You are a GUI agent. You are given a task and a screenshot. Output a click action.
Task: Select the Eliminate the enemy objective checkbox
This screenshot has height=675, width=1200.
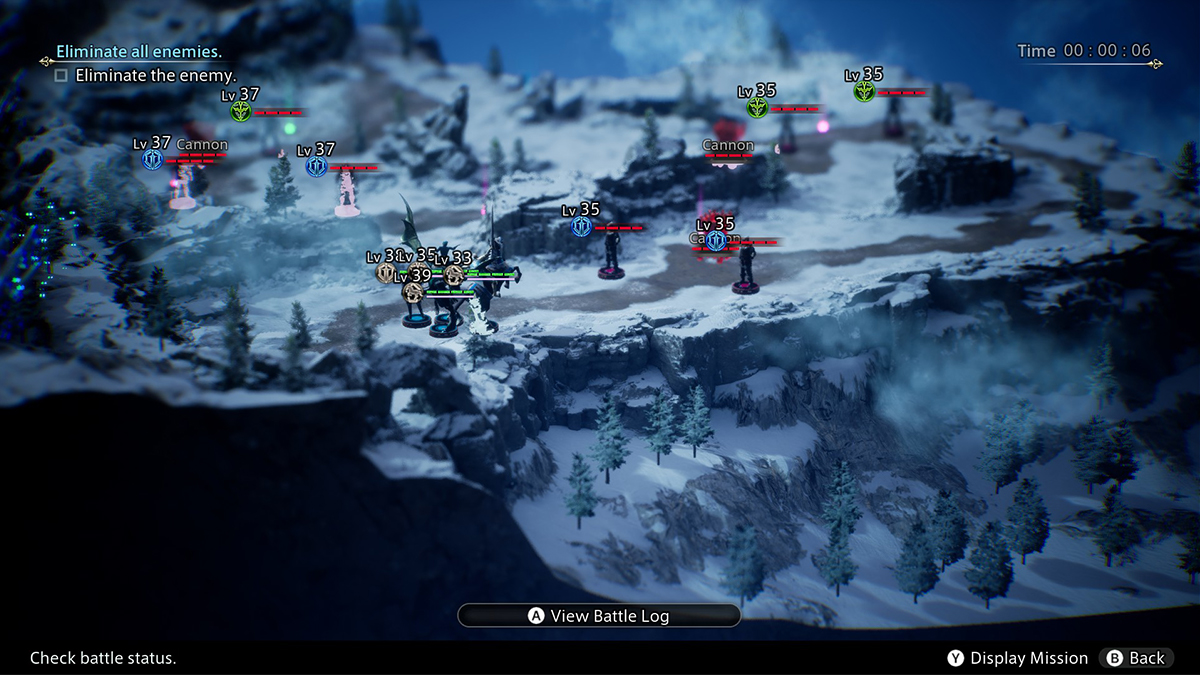pyautogui.click(x=62, y=75)
